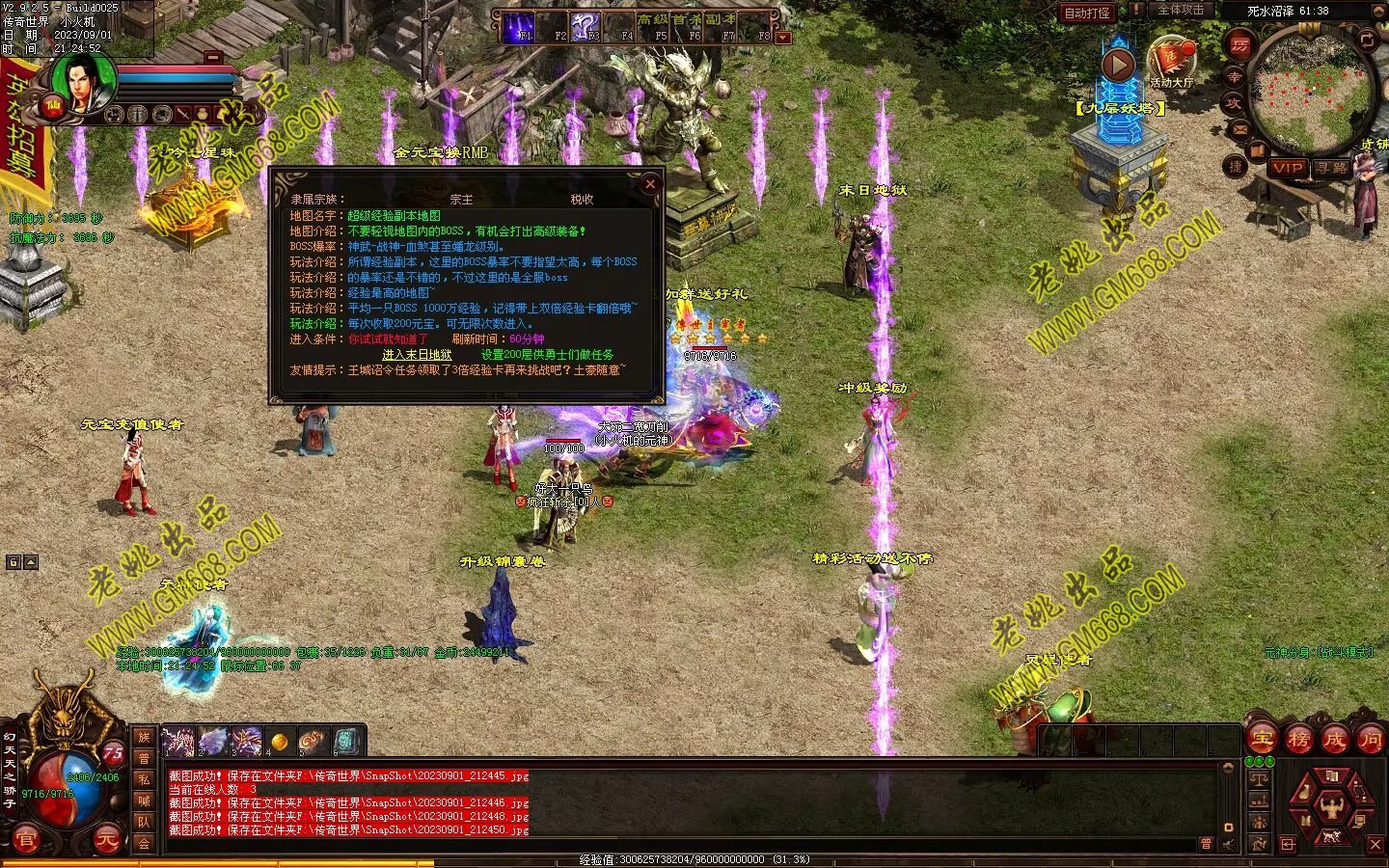Open the 历 calendar button beside minimap
This screenshot has width=1389, height=868.
coord(1239,45)
